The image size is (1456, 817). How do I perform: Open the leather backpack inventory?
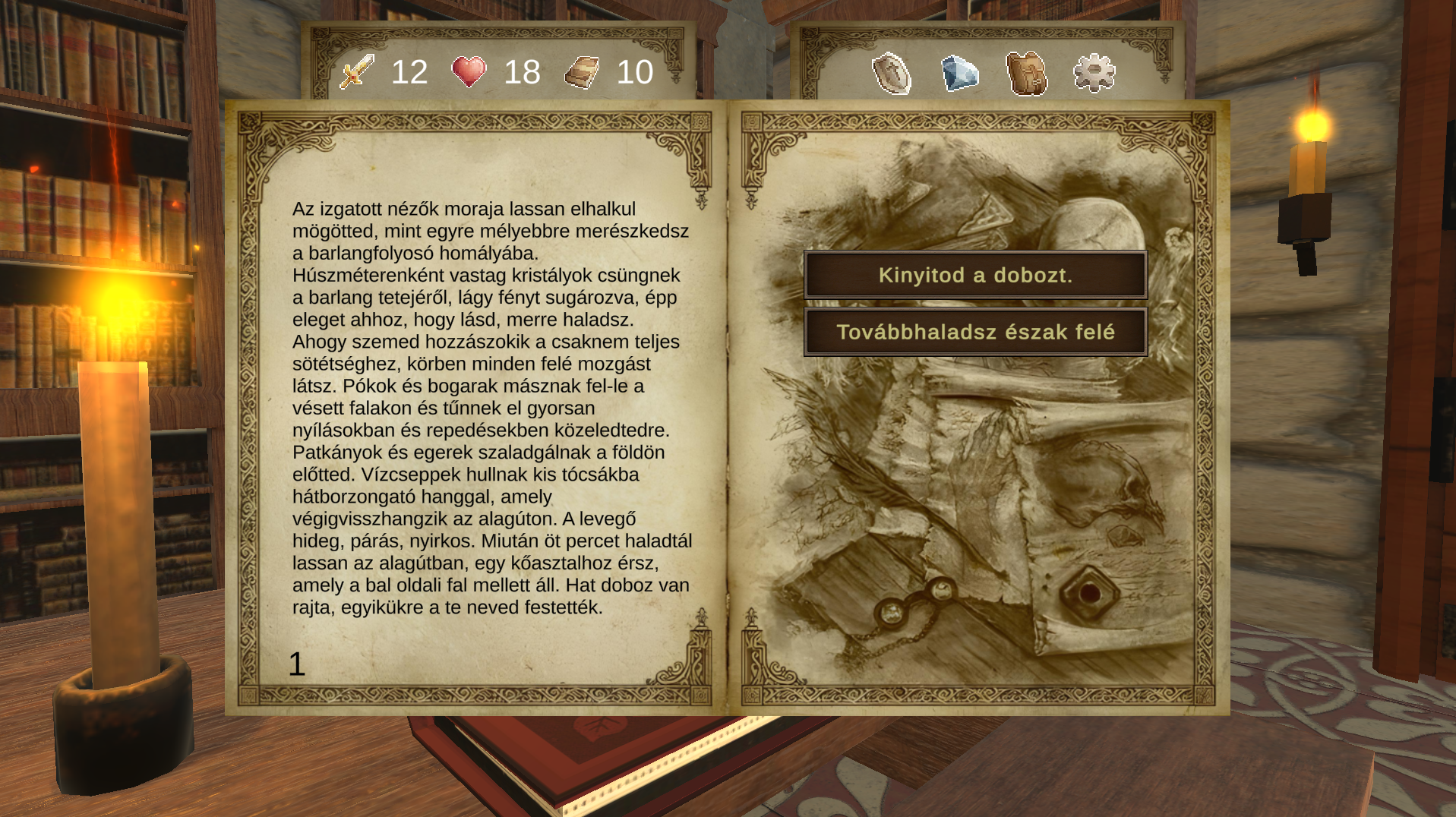[1027, 74]
